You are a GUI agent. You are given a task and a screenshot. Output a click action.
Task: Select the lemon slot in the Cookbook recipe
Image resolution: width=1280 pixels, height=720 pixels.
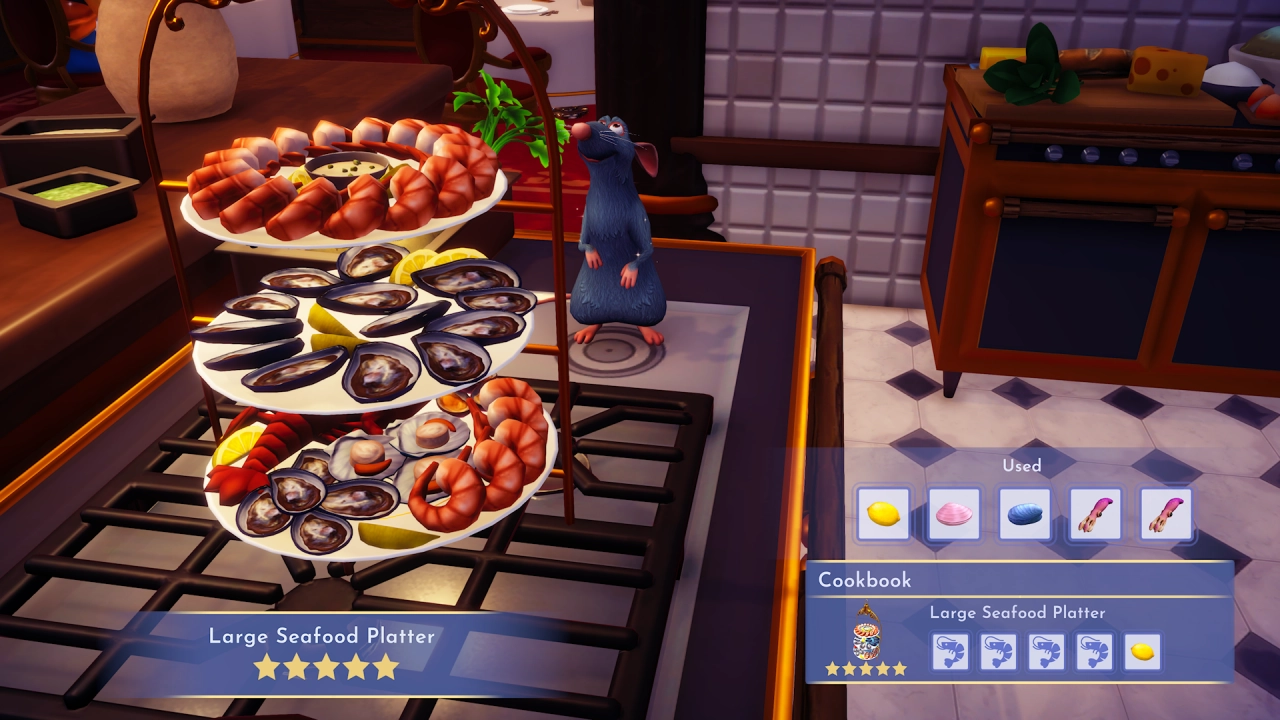pos(1142,652)
